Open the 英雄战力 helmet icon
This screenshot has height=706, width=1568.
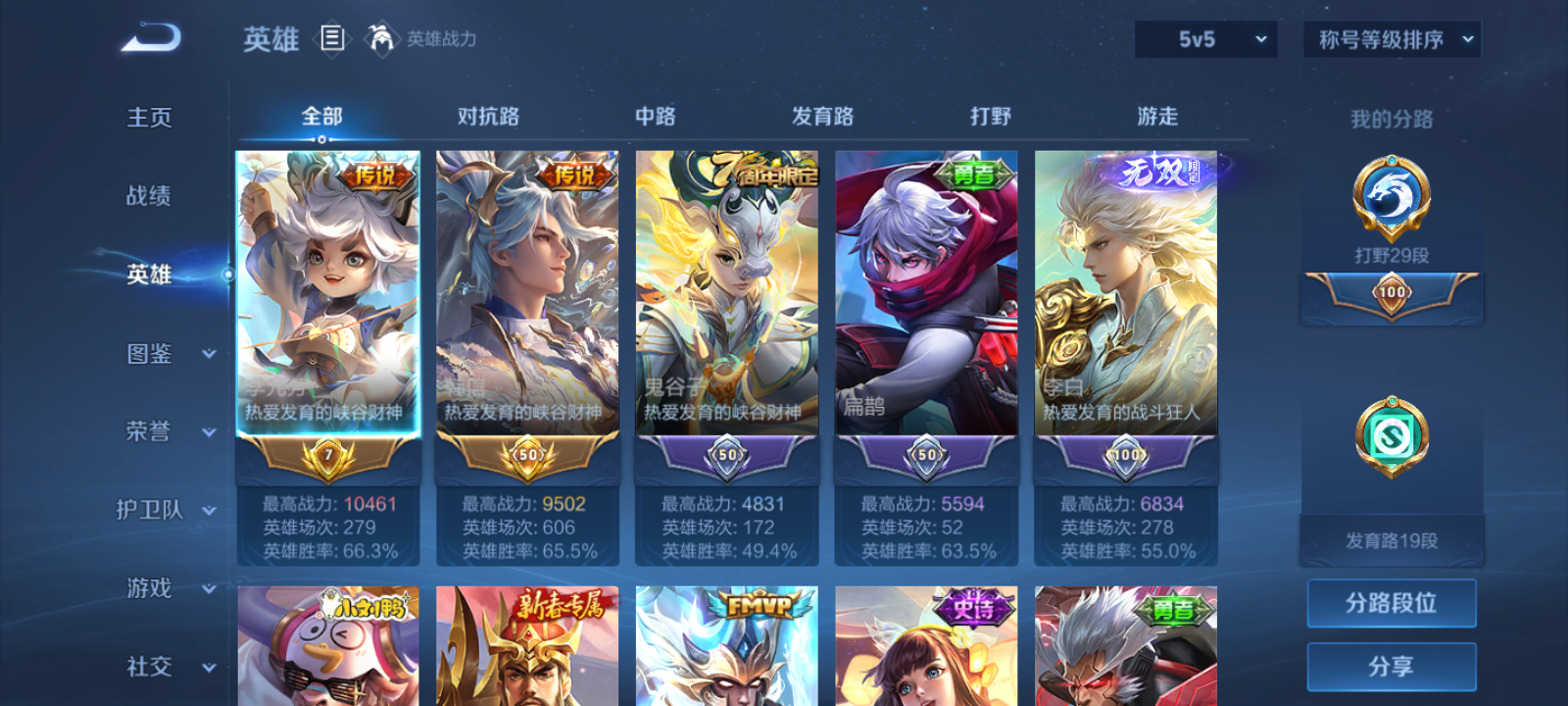coord(381,39)
